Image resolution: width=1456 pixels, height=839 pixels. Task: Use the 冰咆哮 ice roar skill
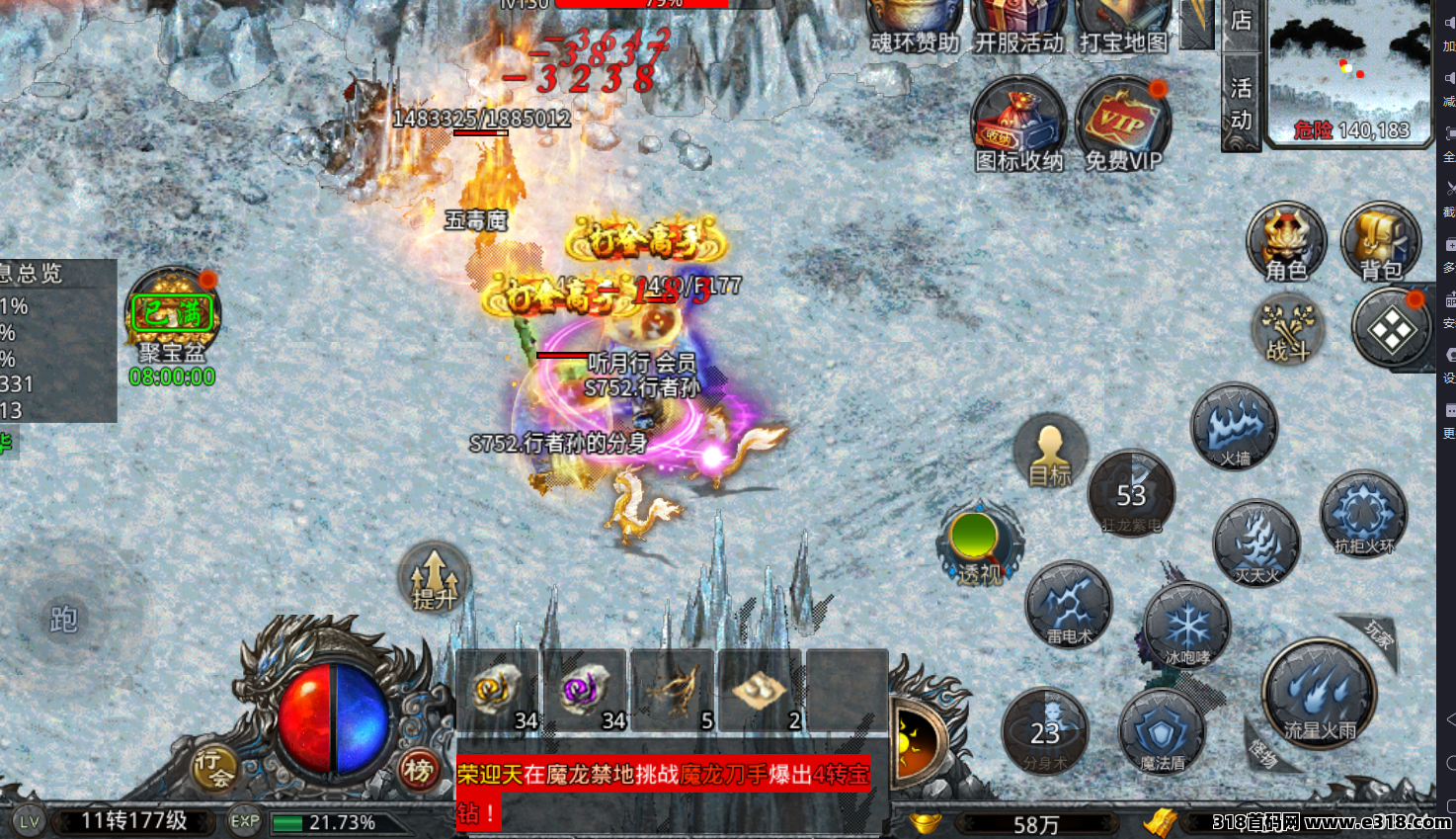pos(1186,626)
